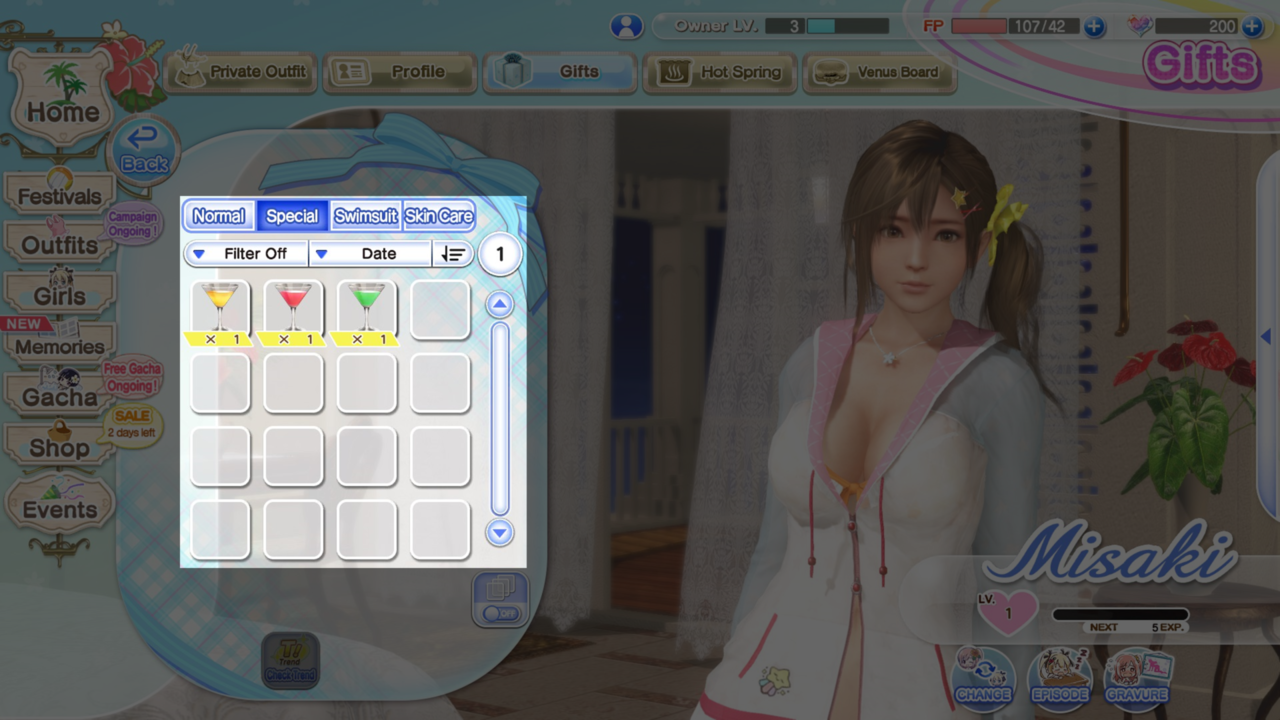Image resolution: width=1280 pixels, height=720 pixels.
Task: Click the CHANGE girl button
Action: click(x=983, y=678)
